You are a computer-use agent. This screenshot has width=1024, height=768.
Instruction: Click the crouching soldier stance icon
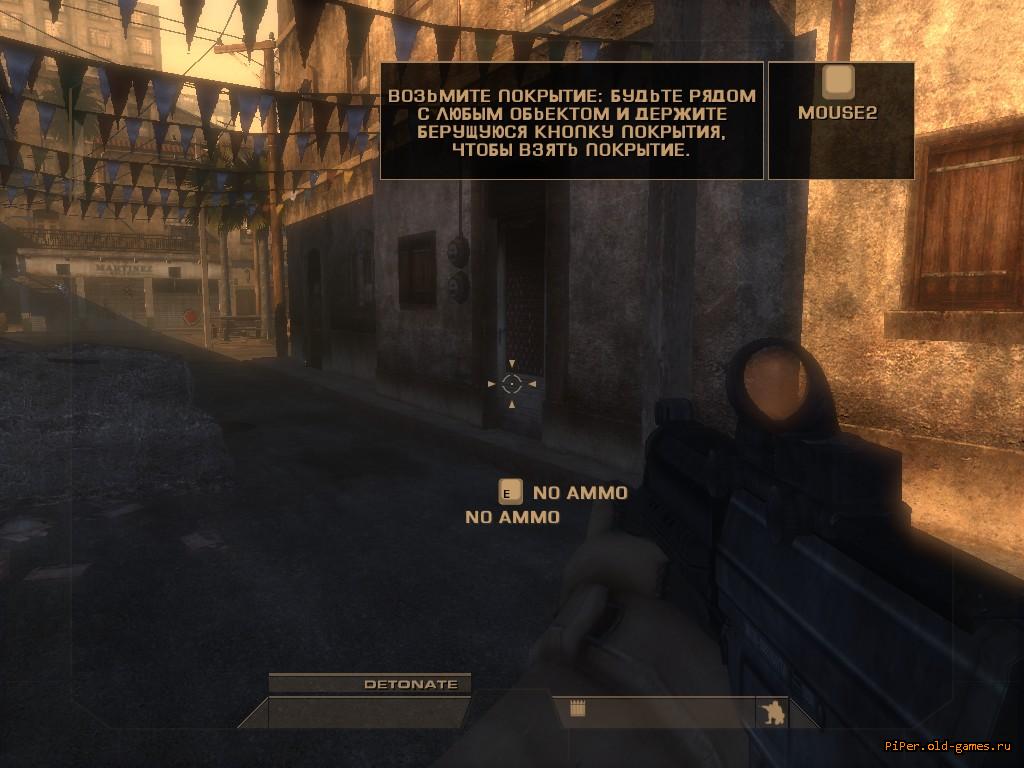pos(772,712)
